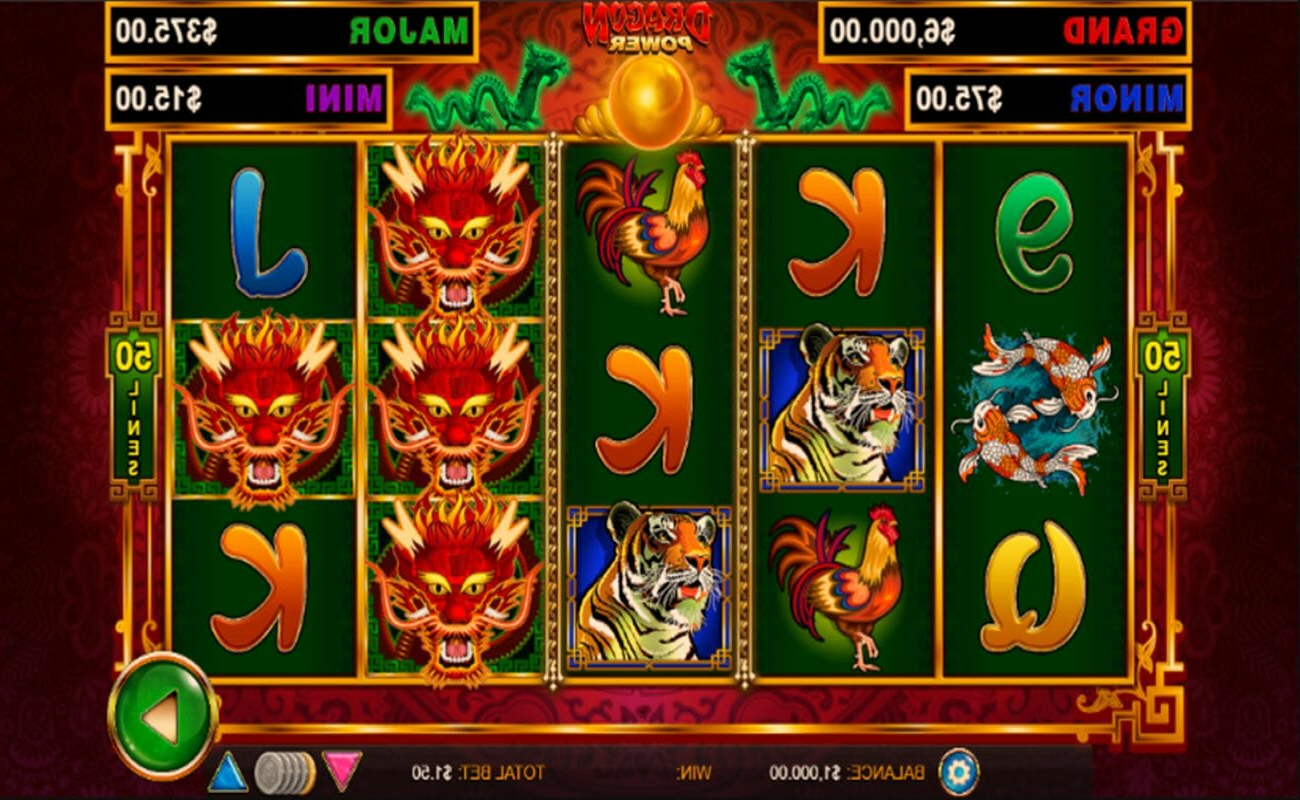Viewport: 1300px width, 800px height.
Task: Click the pink triangle bet arrow
Action: 342,771
